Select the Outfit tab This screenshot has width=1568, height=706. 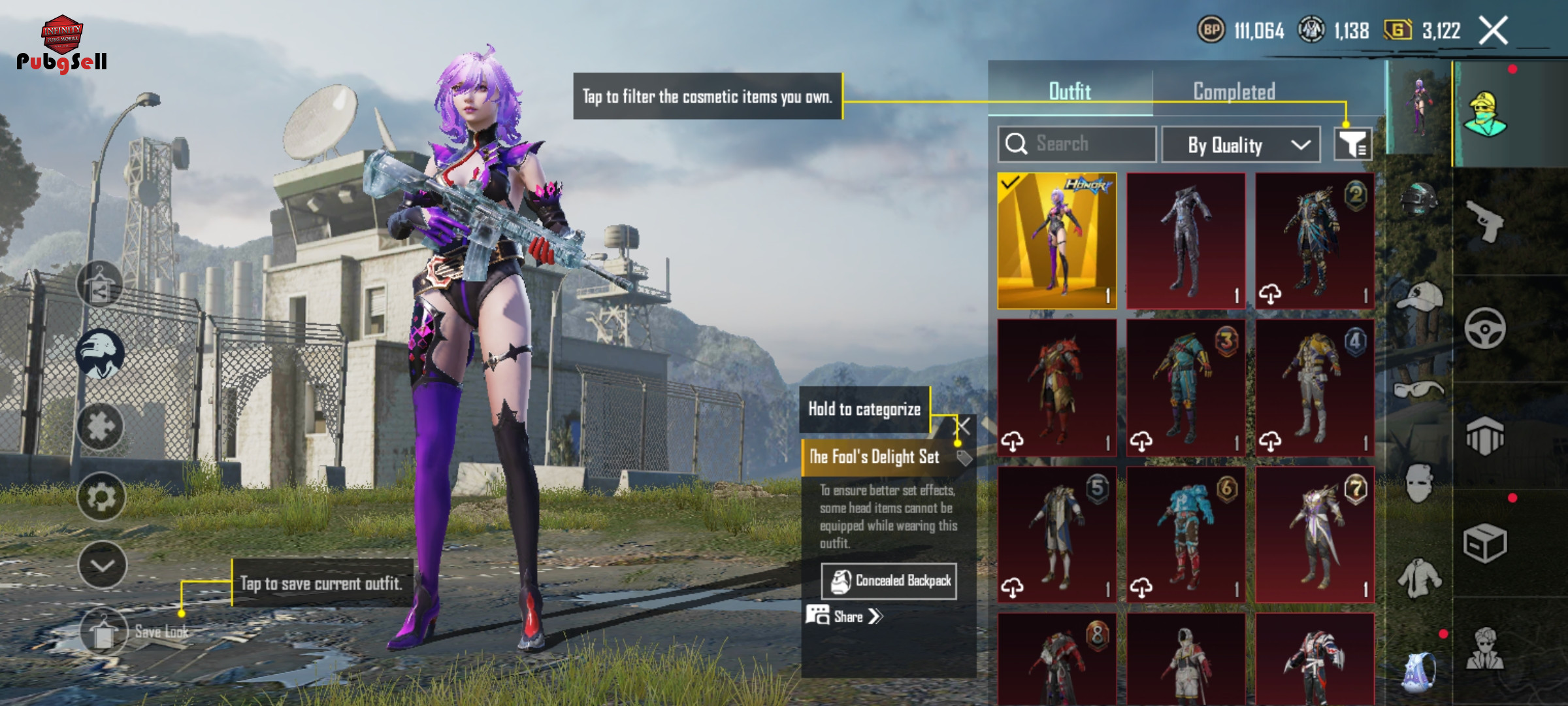(1070, 91)
